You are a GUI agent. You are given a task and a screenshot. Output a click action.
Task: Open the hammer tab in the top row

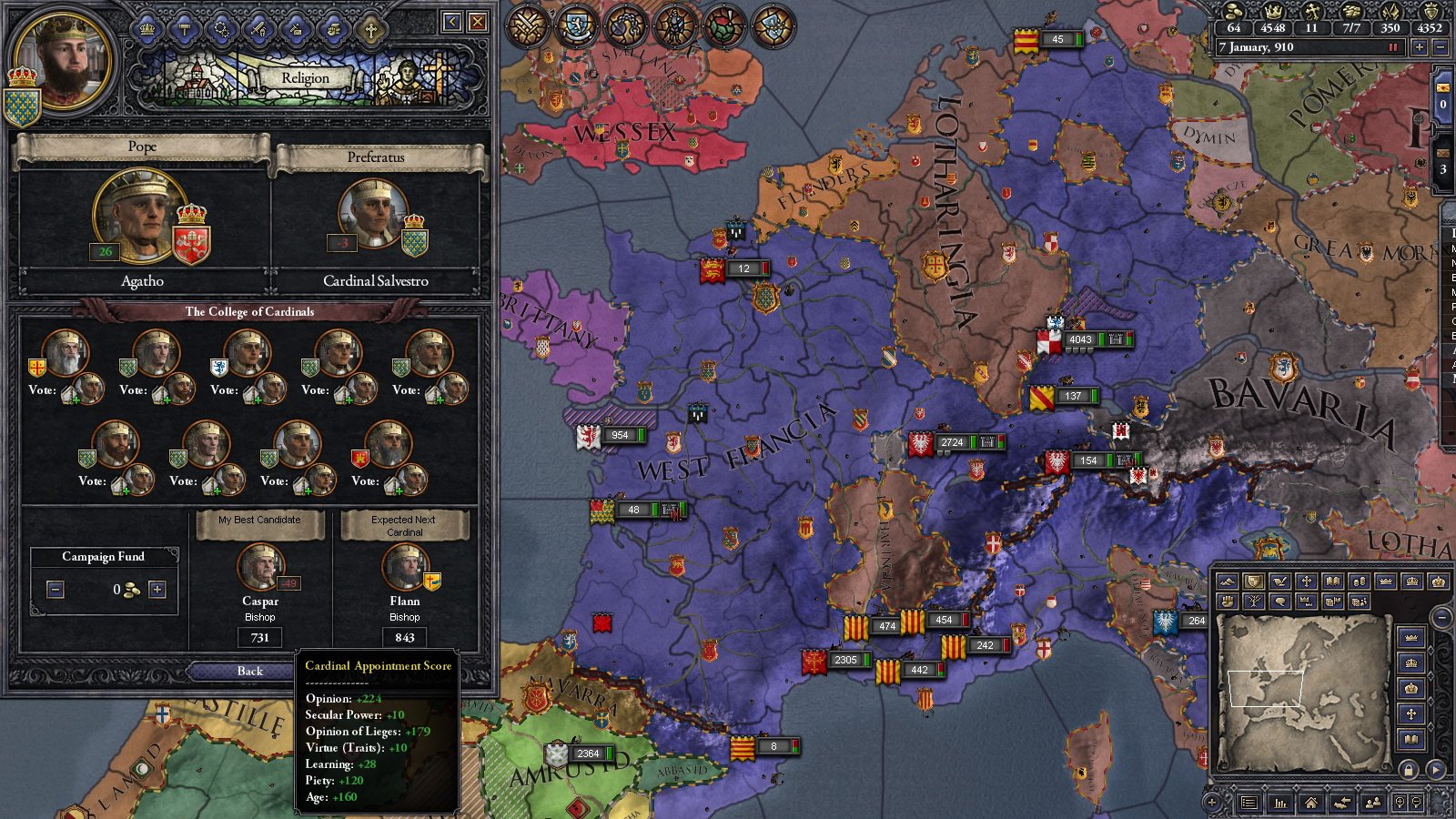pyautogui.click(x=185, y=29)
